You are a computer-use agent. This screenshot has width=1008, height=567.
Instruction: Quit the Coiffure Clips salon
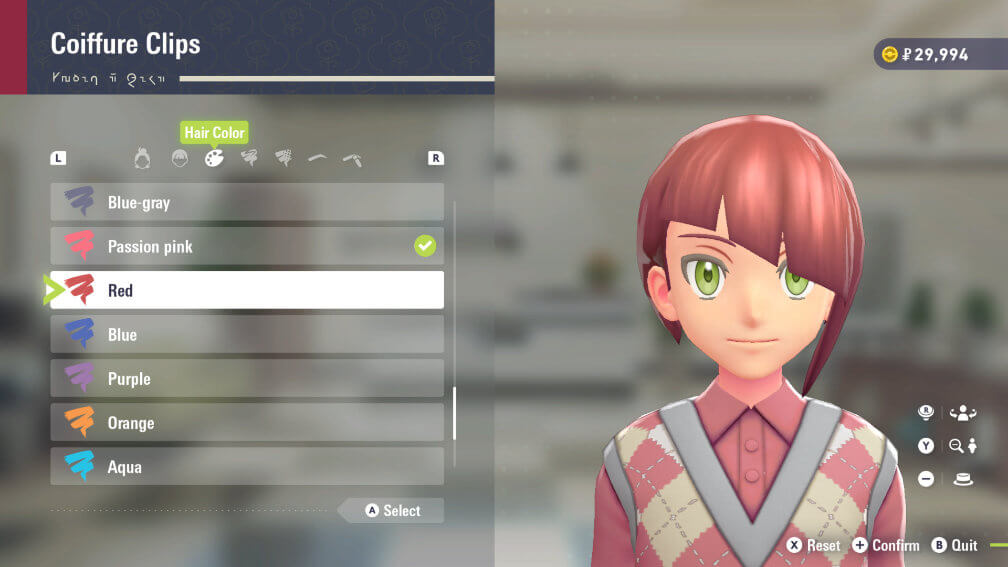pyautogui.click(x=954, y=545)
